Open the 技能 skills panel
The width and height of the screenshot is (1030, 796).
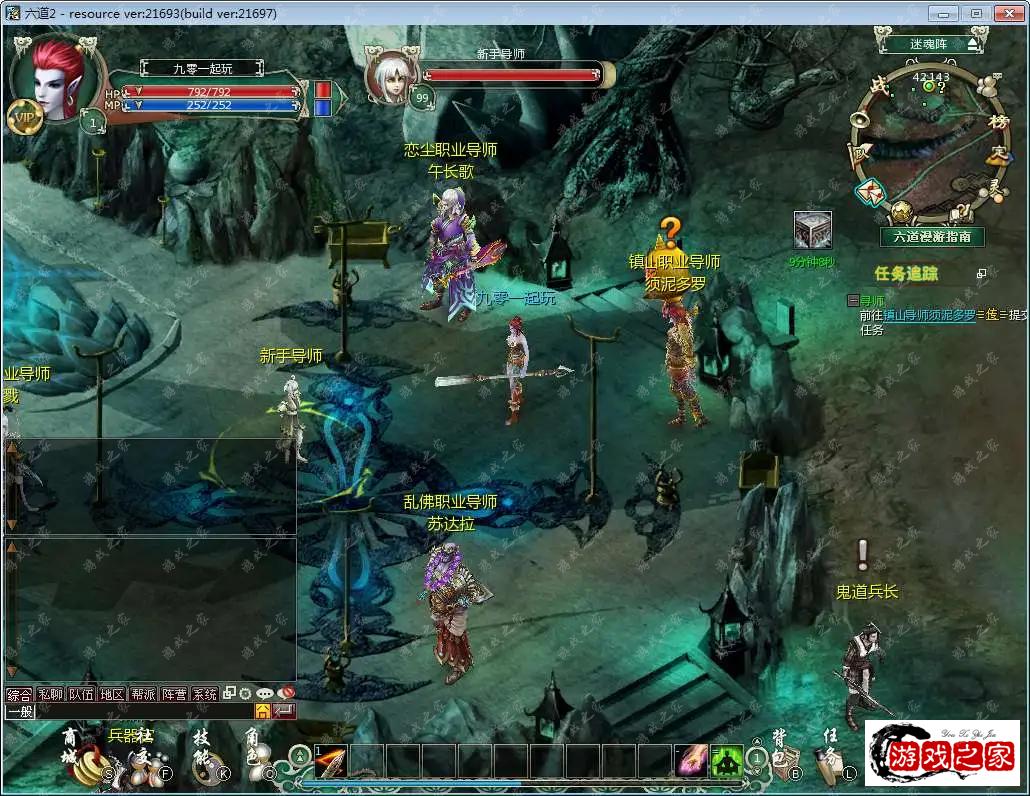coord(205,764)
